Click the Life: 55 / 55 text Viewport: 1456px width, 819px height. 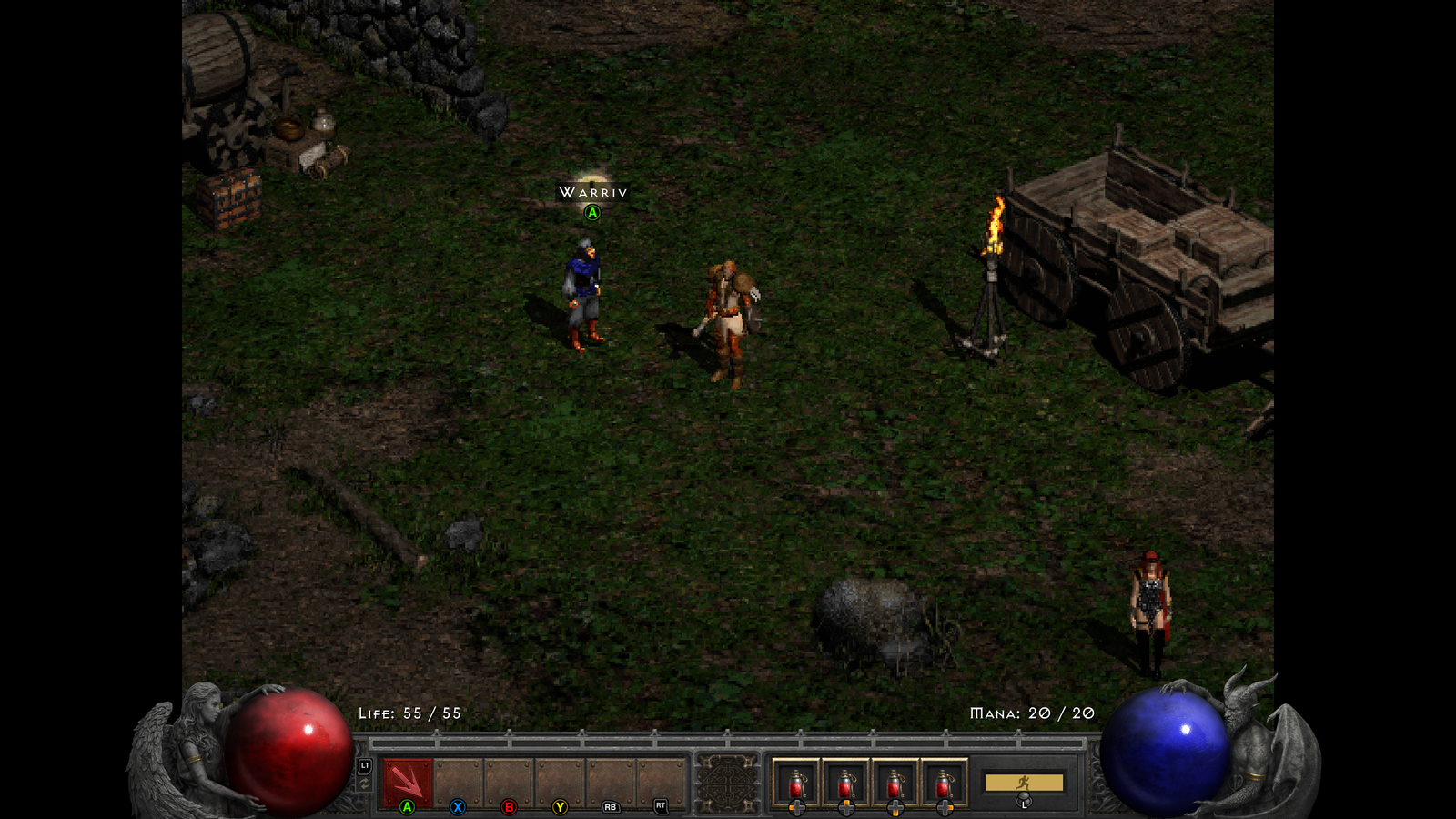(408, 714)
